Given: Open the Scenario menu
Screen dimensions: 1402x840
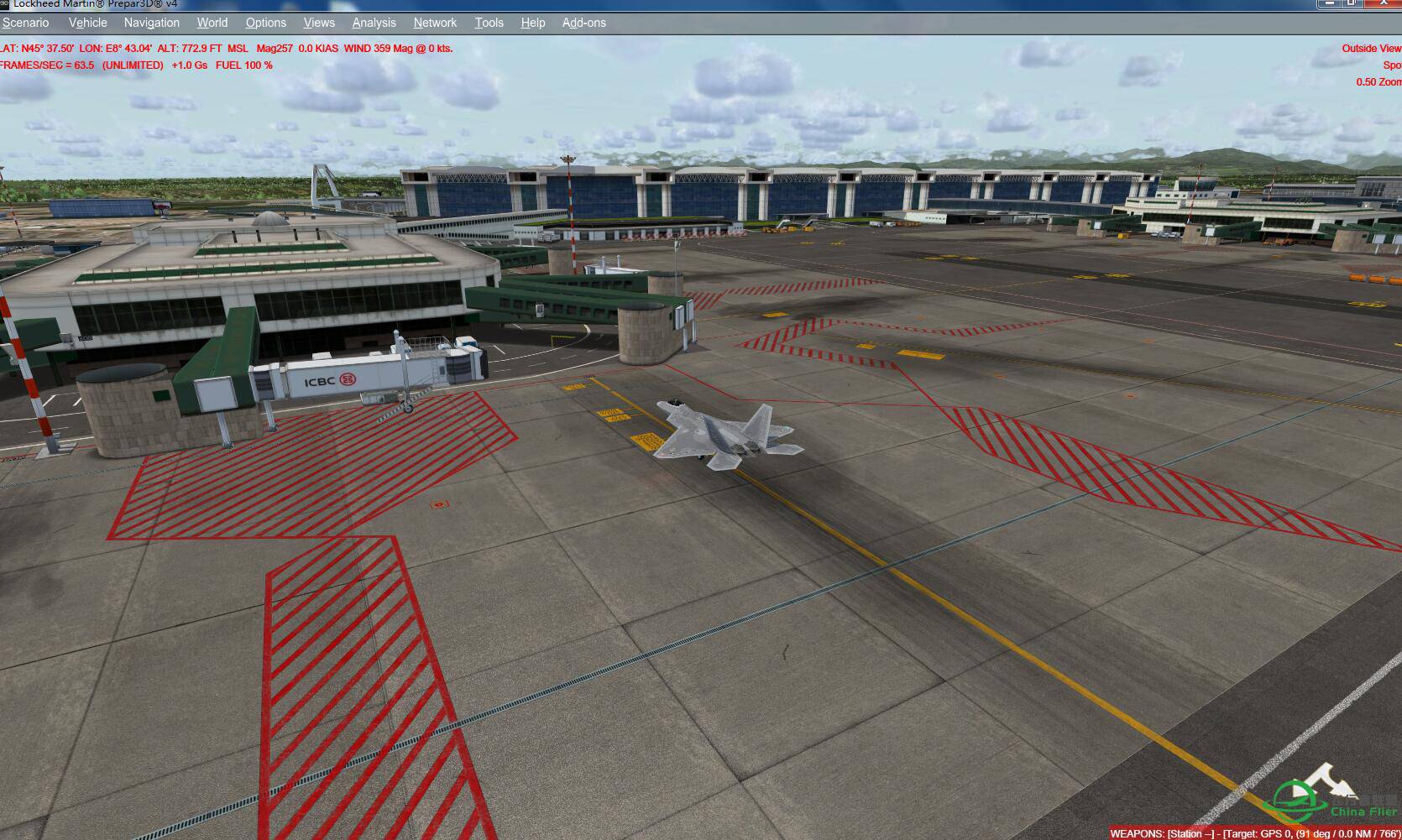Looking at the screenshot, I should pyautogui.click(x=25, y=23).
